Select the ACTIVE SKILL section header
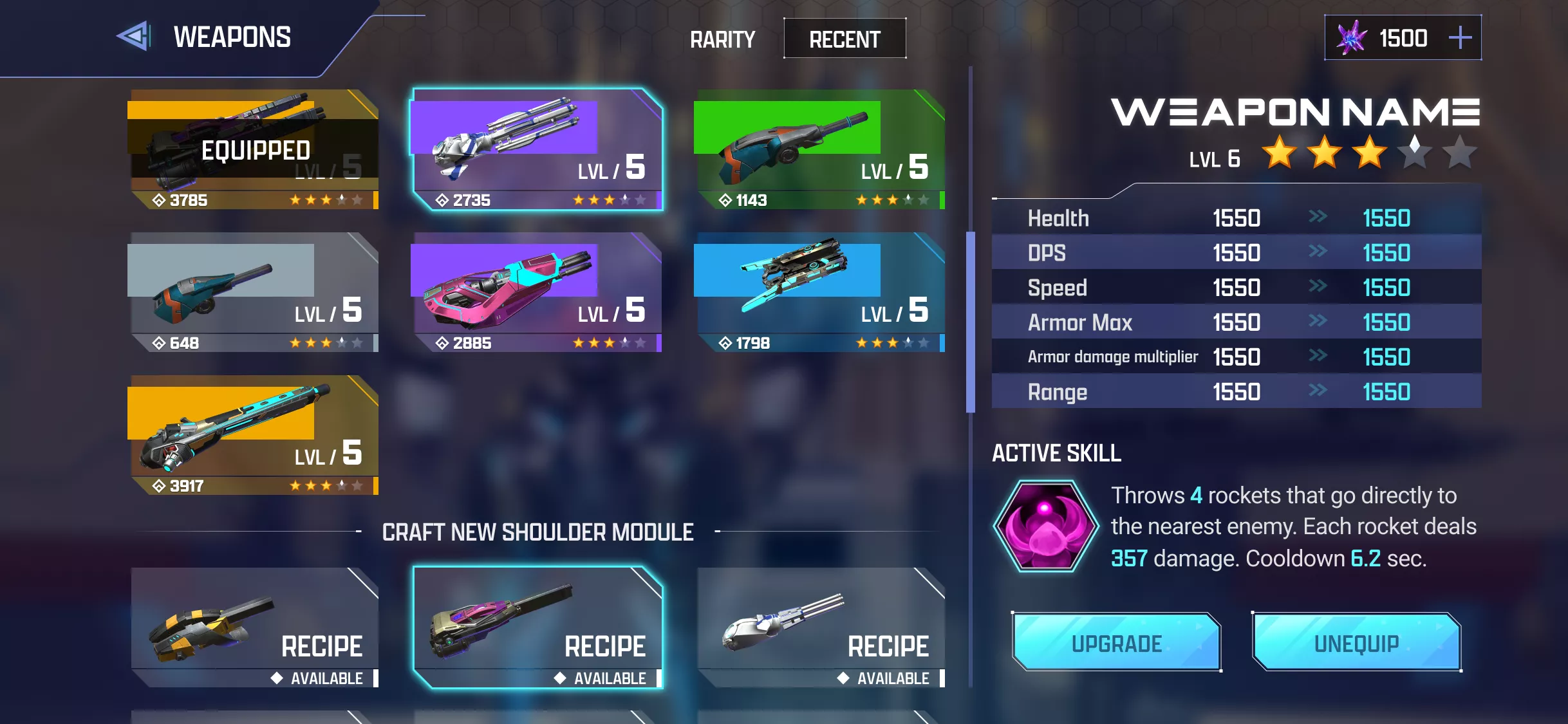This screenshot has height=724, width=1568. click(1056, 454)
